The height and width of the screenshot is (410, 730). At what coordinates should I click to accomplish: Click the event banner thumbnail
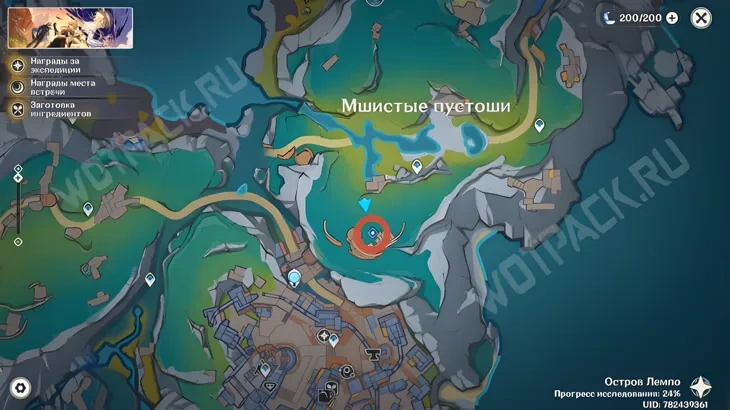pyautogui.click(x=70, y=27)
